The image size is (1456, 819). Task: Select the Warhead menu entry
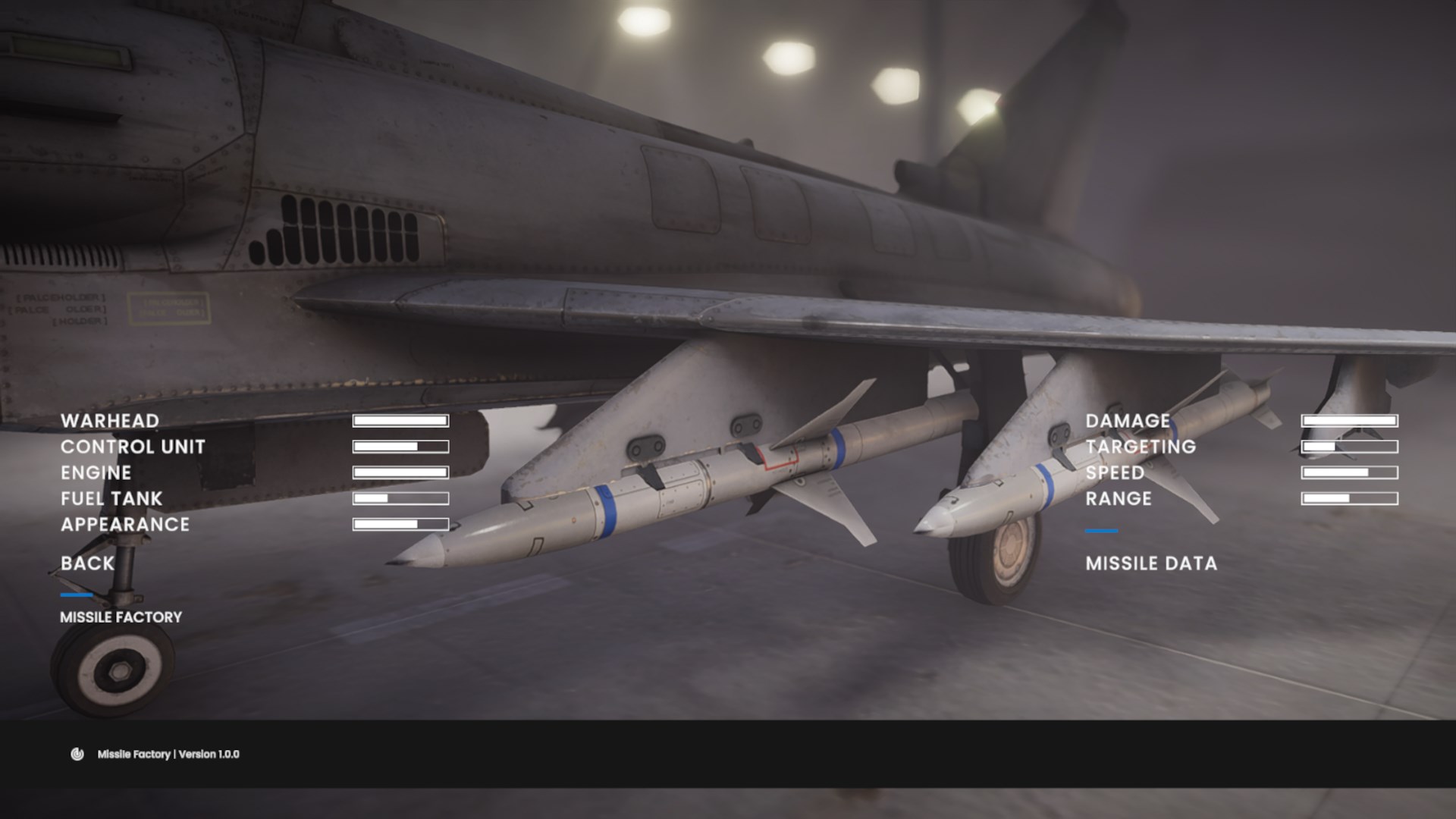(x=110, y=421)
